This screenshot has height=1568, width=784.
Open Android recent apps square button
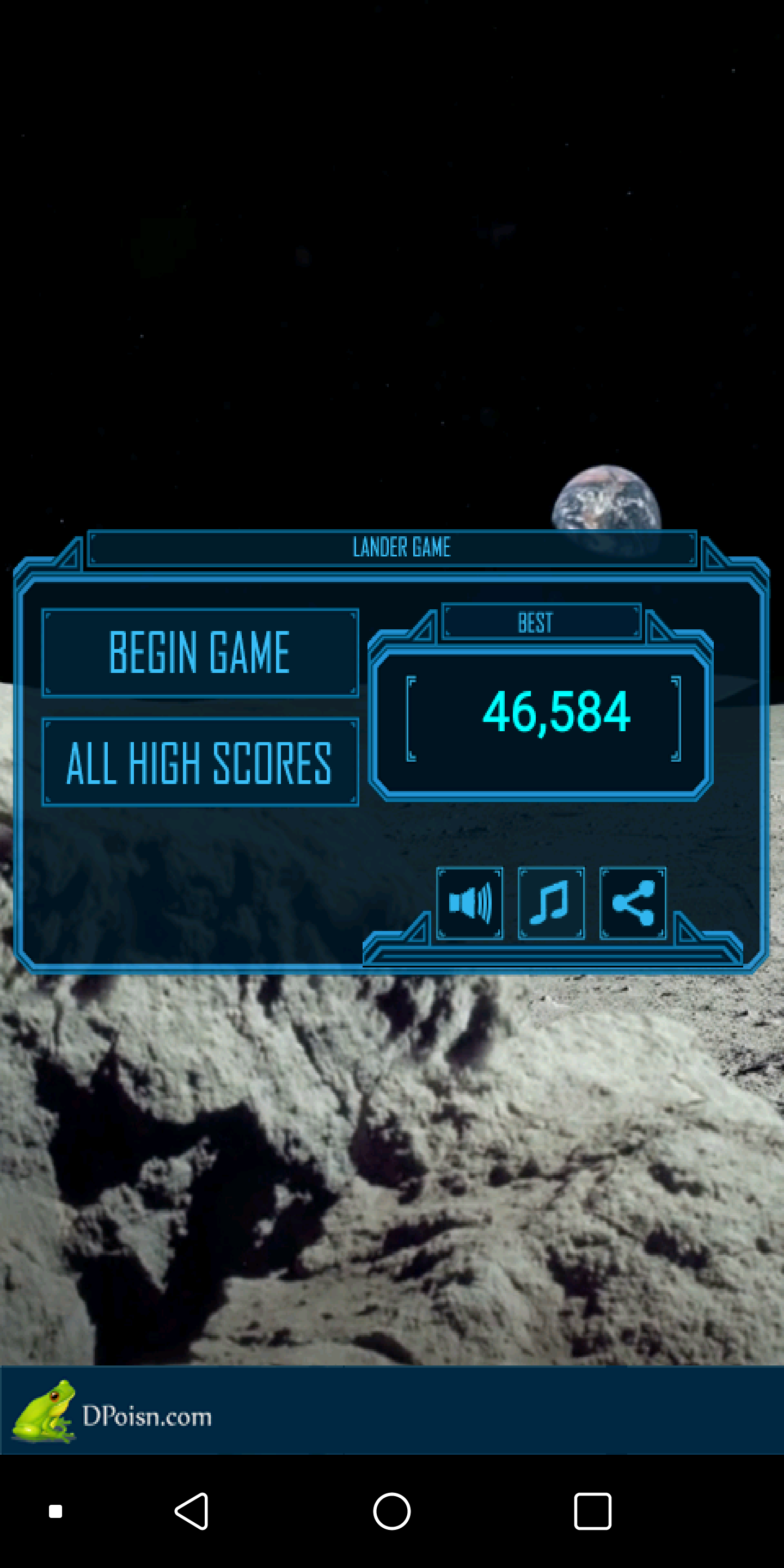(x=592, y=1511)
